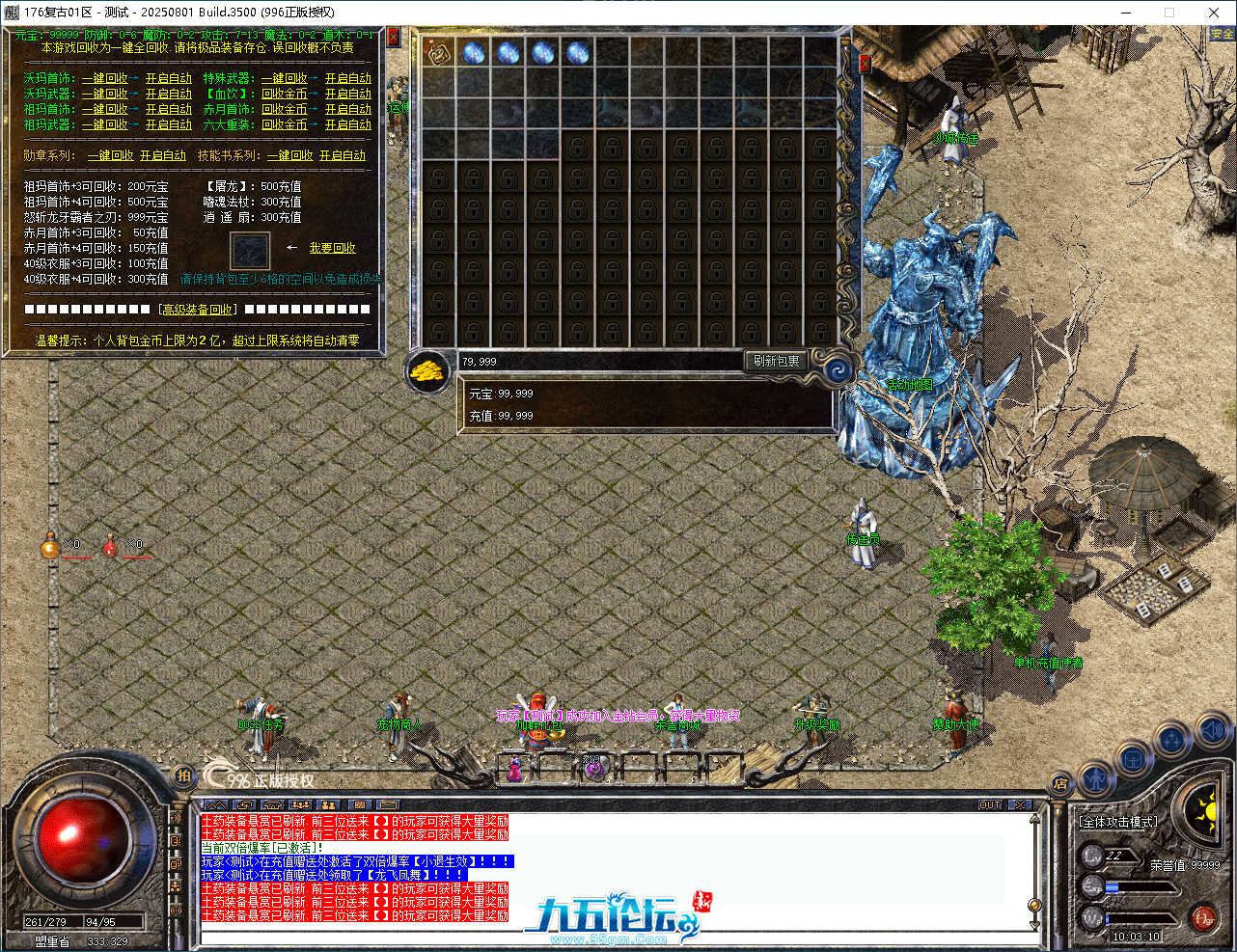Select the guild members icon in the chat toolbar
The height and width of the screenshot is (952, 1237).
(x=328, y=803)
